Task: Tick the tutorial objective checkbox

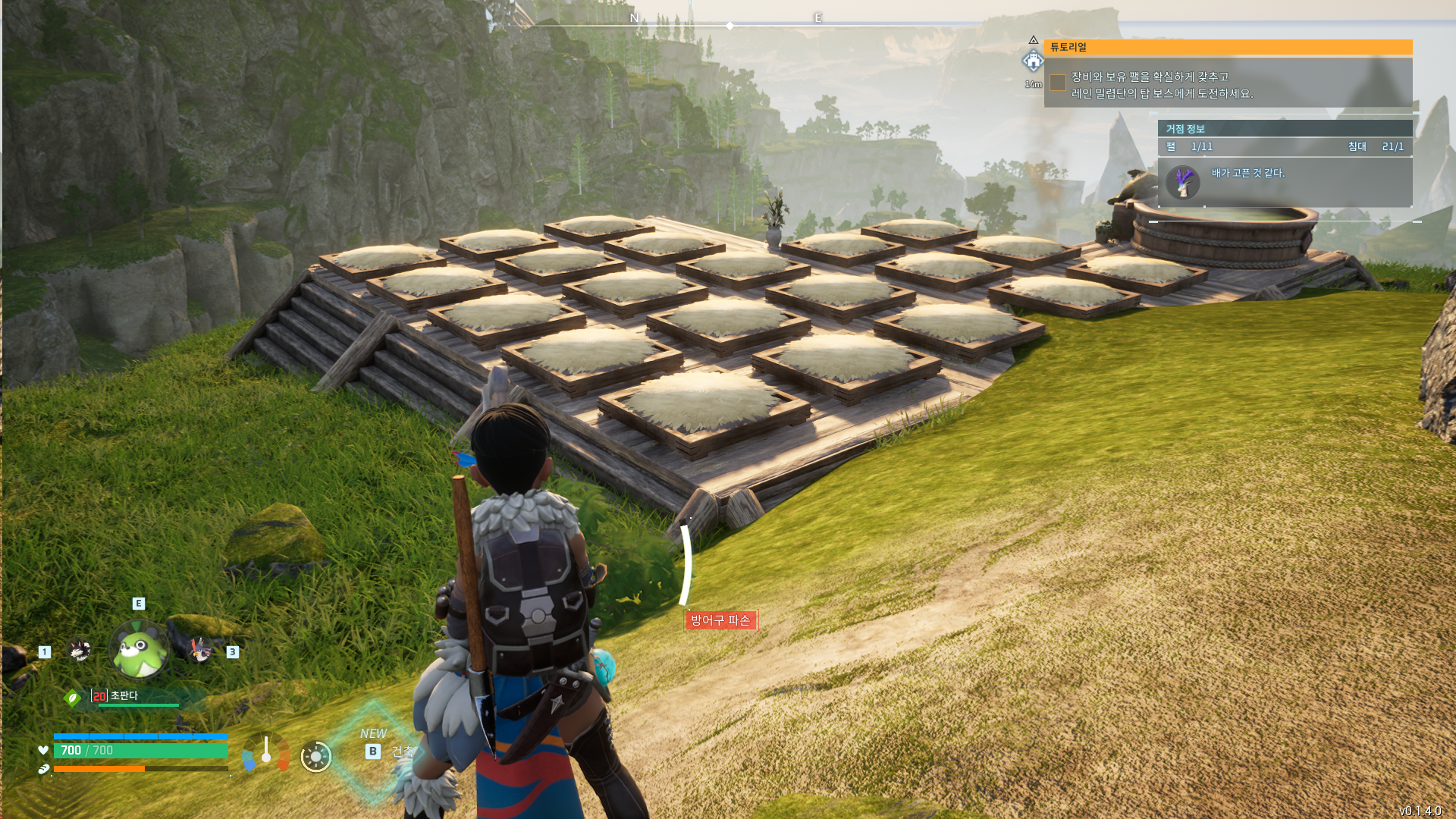Action: 1058,83
